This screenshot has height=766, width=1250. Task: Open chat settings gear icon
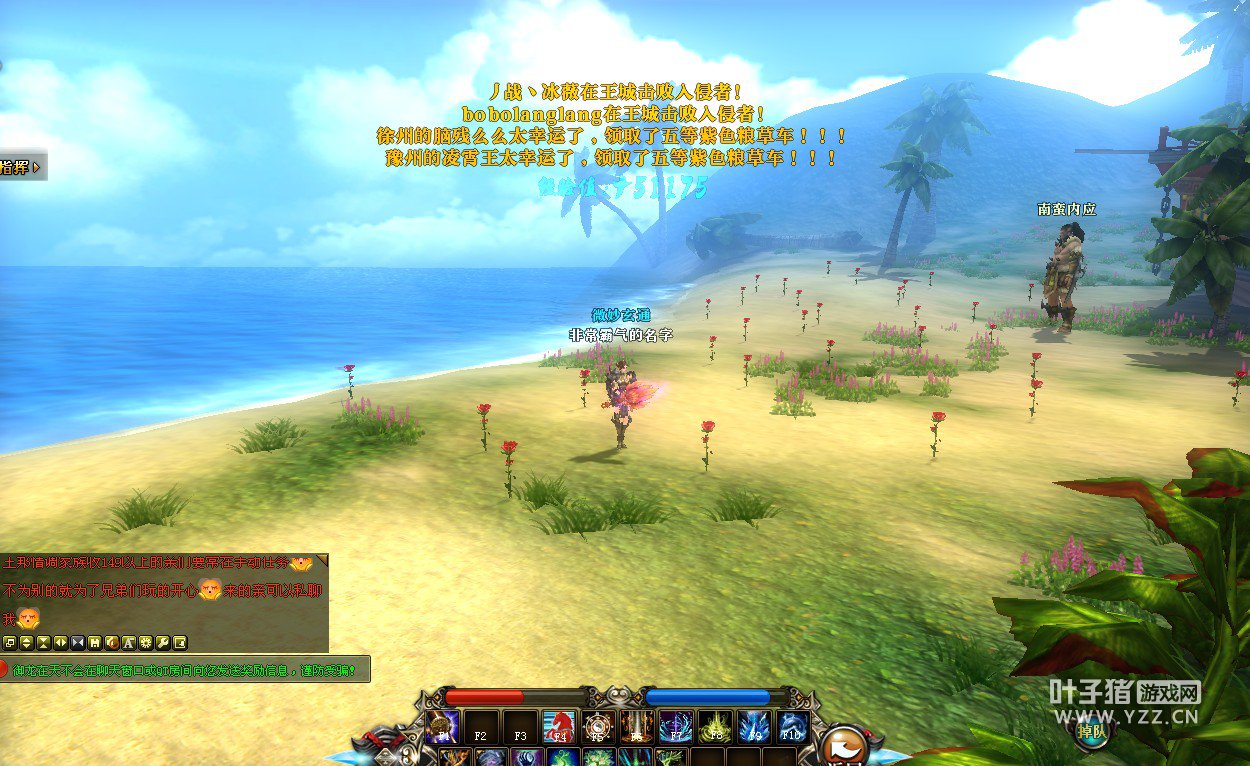point(145,642)
